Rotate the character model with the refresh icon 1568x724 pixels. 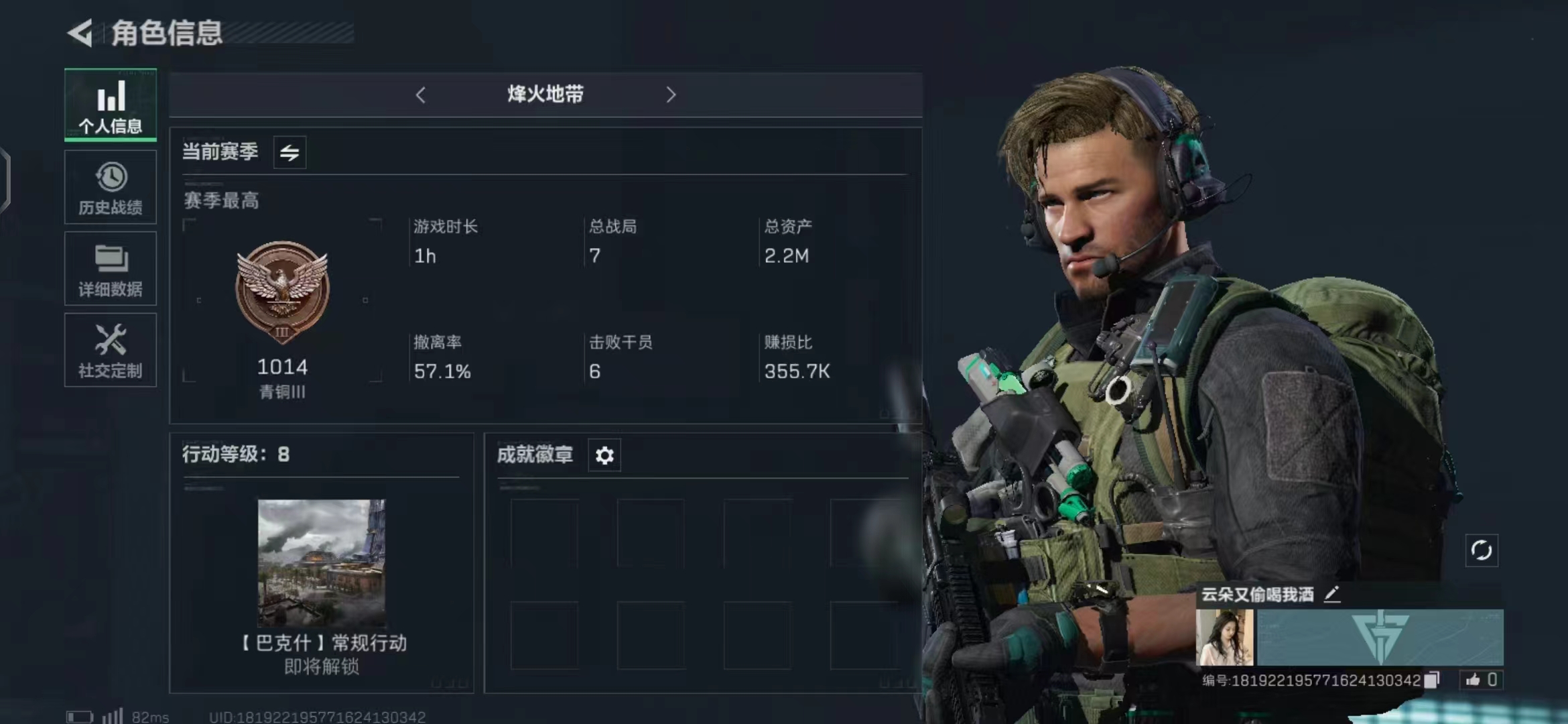coord(1482,551)
